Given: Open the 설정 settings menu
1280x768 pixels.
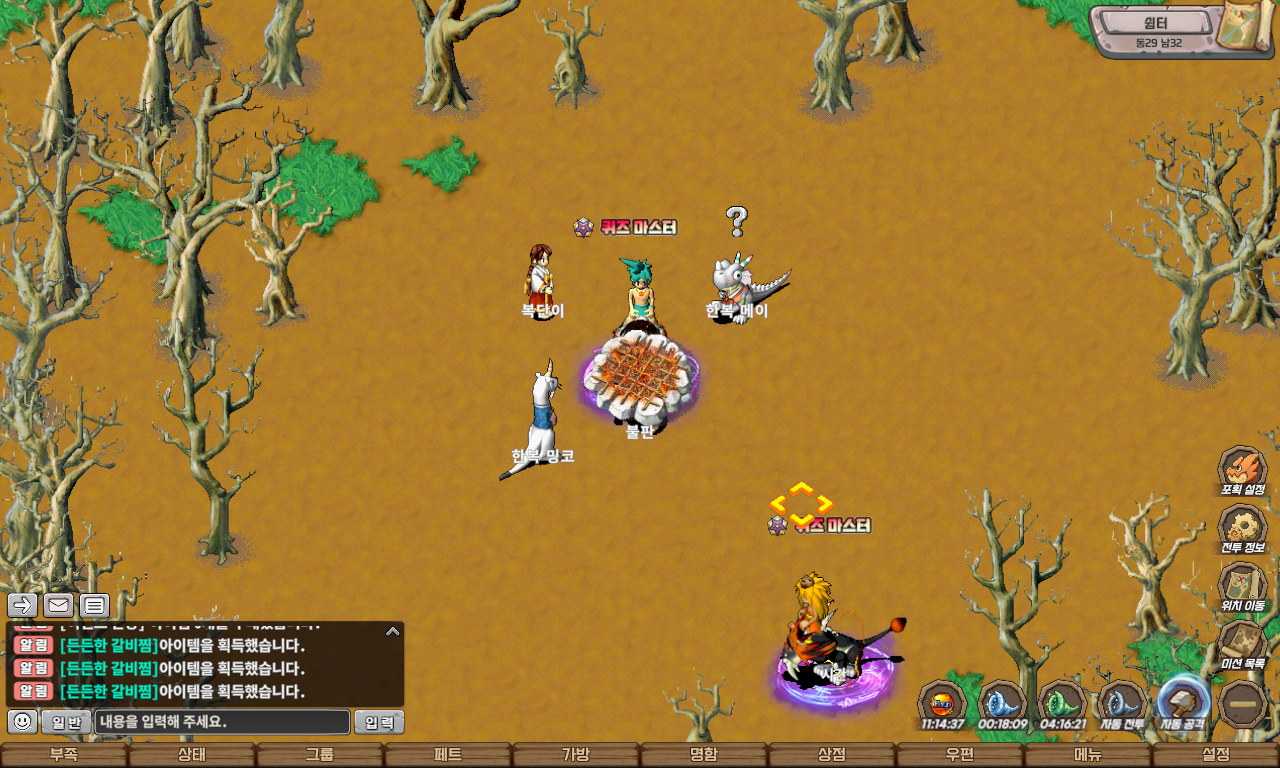Looking at the screenshot, I should (x=1216, y=755).
